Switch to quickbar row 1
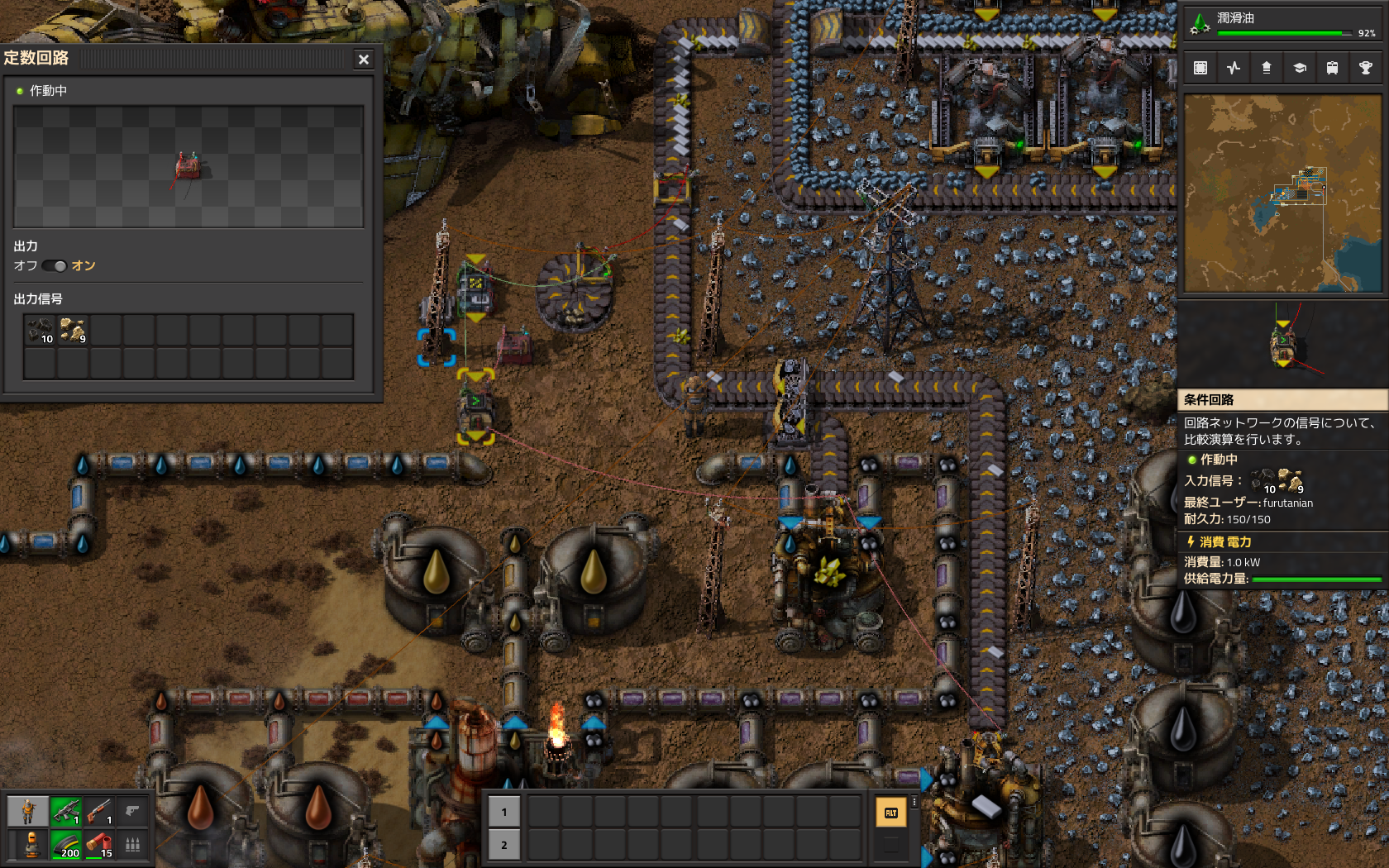Screen dimensions: 1389x868 [x=504, y=812]
